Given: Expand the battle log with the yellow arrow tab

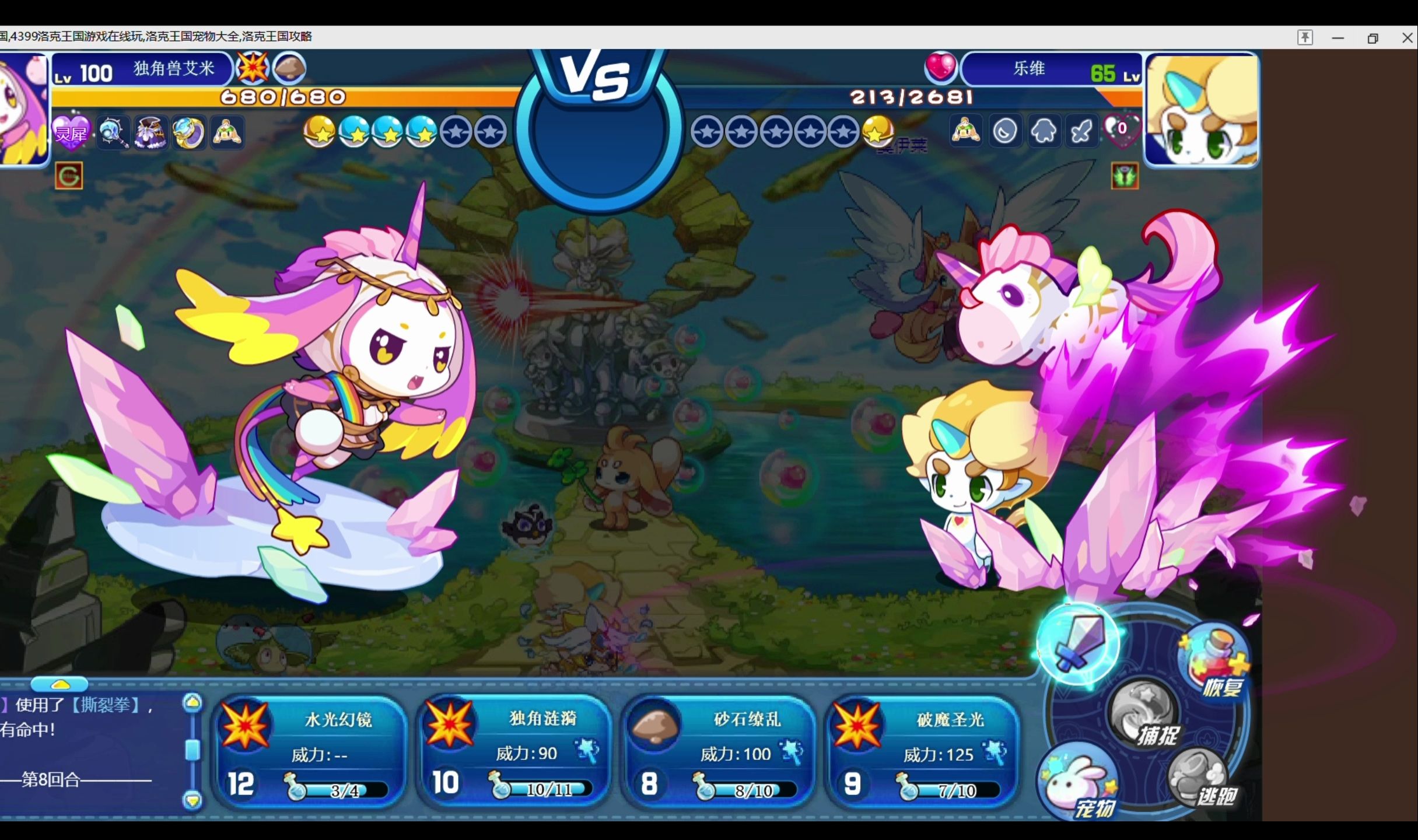Looking at the screenshot, I should click(x=59, y=684).
